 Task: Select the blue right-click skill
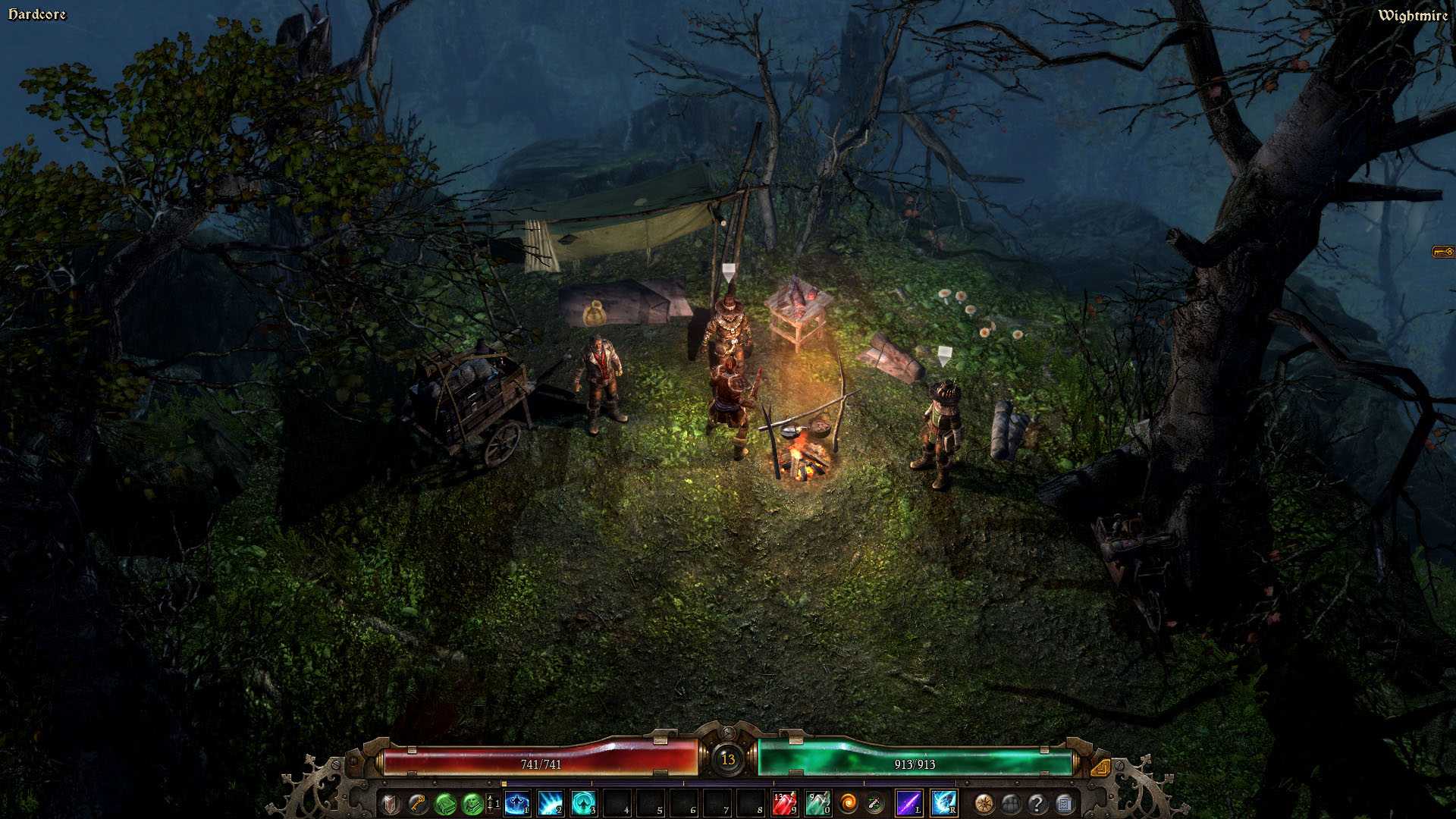pos(943,803)
